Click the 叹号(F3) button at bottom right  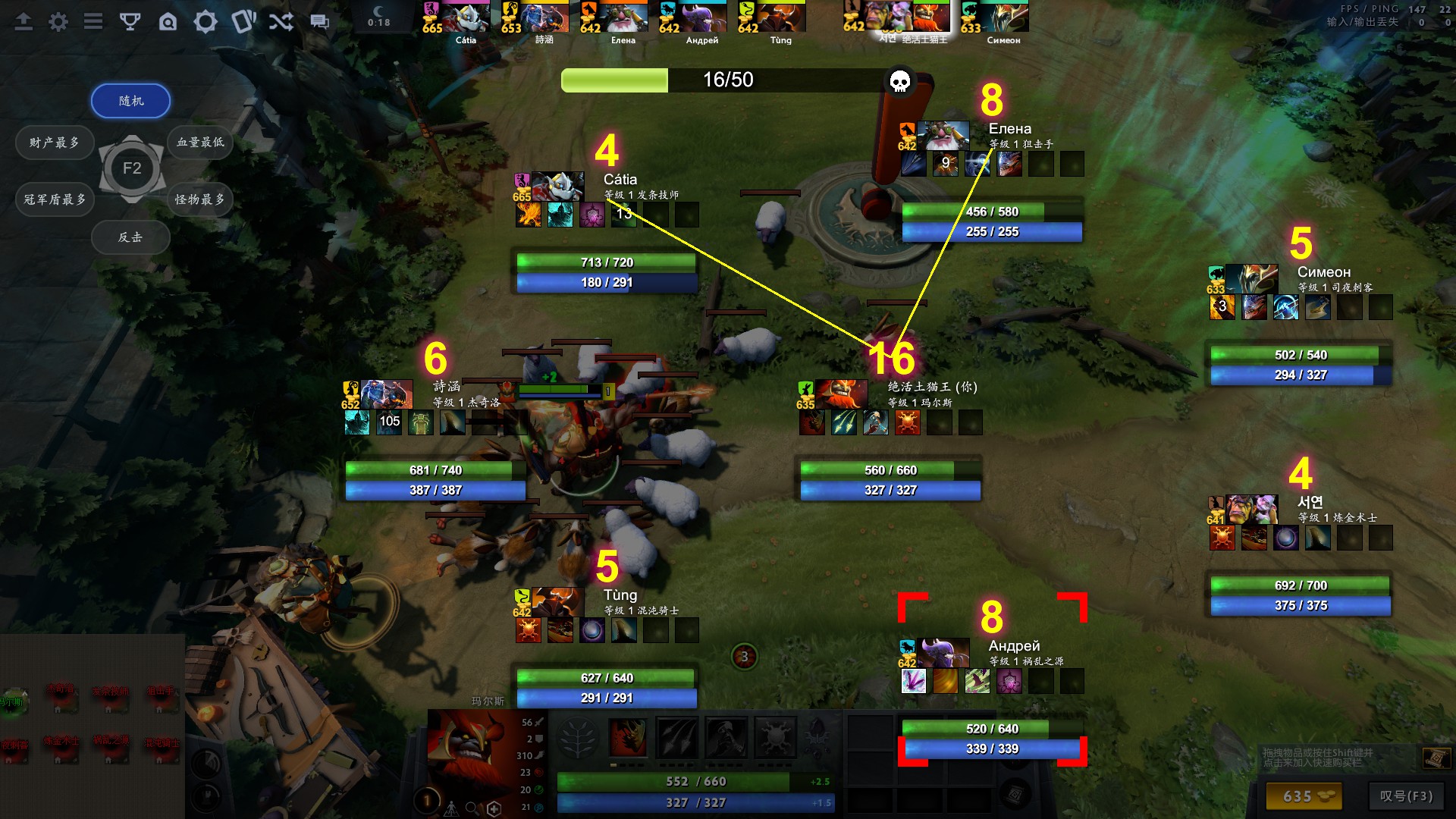(x=1407, y=797)
